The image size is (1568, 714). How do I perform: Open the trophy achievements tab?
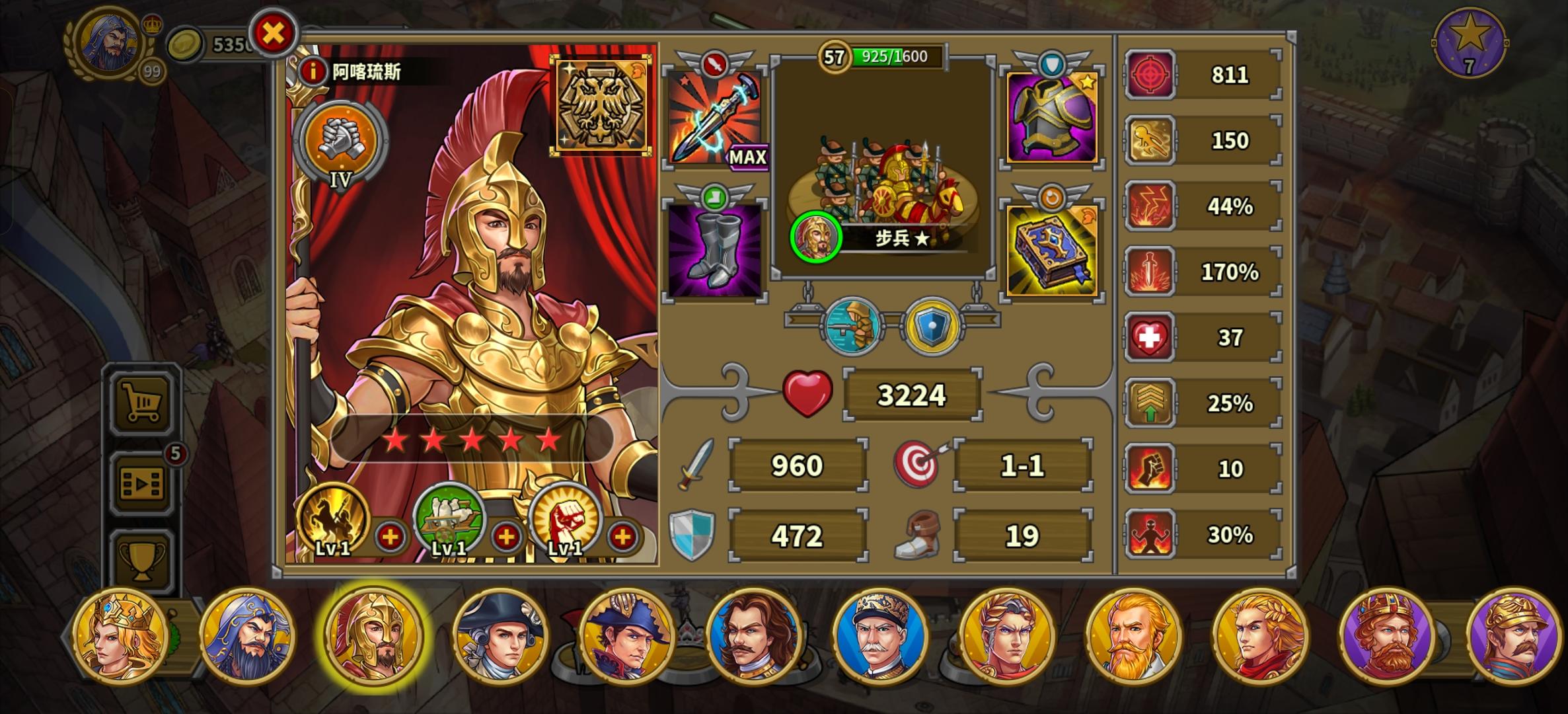tap(140, 559)
